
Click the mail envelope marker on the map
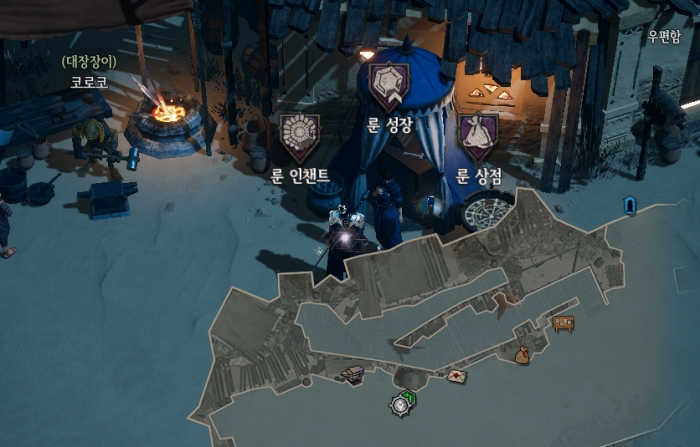tap(457, 376)
